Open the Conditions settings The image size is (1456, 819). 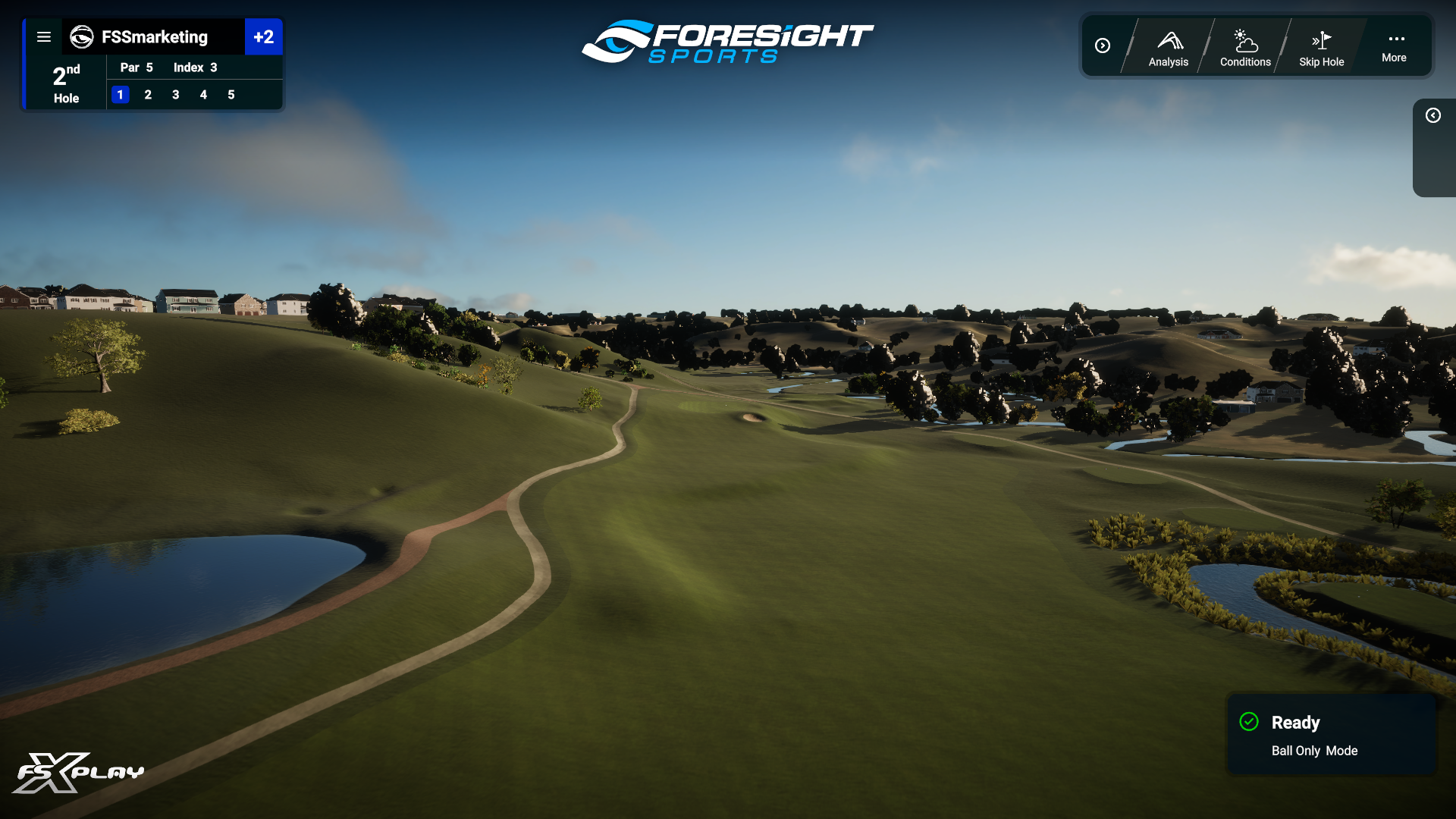1245,49
